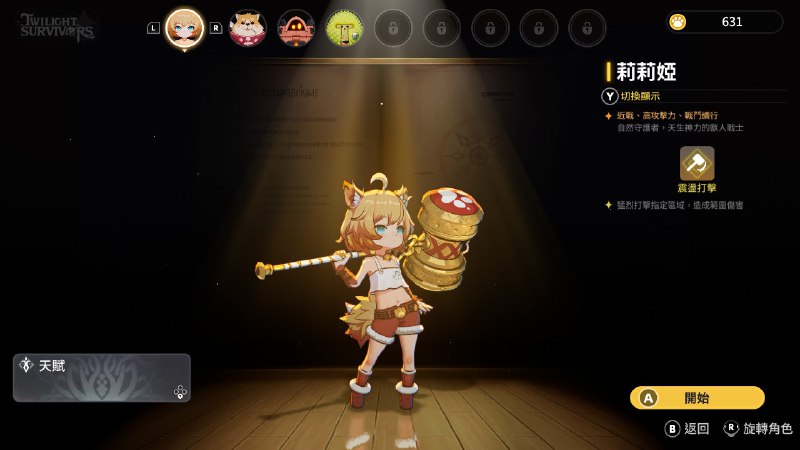Image resolution: width=800 pixels, height=450 pixels.
Task: Toggle the display with 切換顯示
Action: pos(633,96)
